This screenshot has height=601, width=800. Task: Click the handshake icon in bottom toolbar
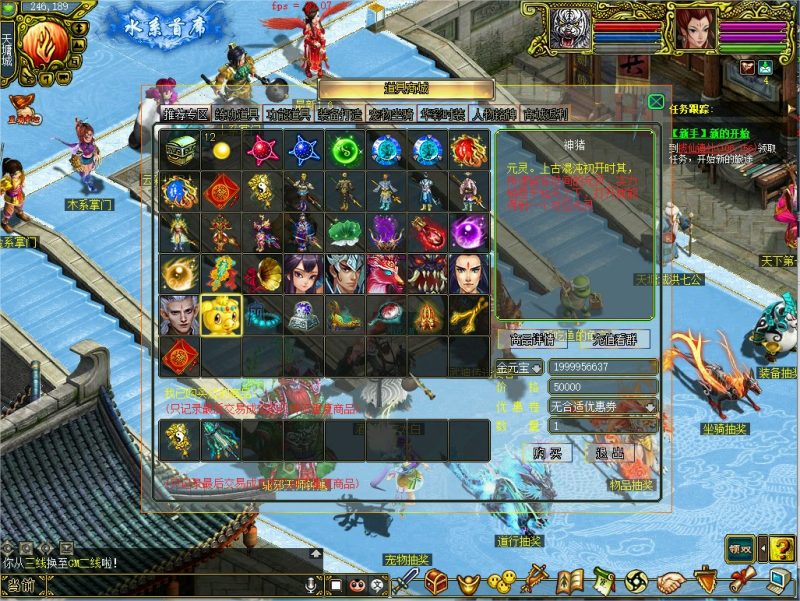pyautogui.click(x=672, y=581)
